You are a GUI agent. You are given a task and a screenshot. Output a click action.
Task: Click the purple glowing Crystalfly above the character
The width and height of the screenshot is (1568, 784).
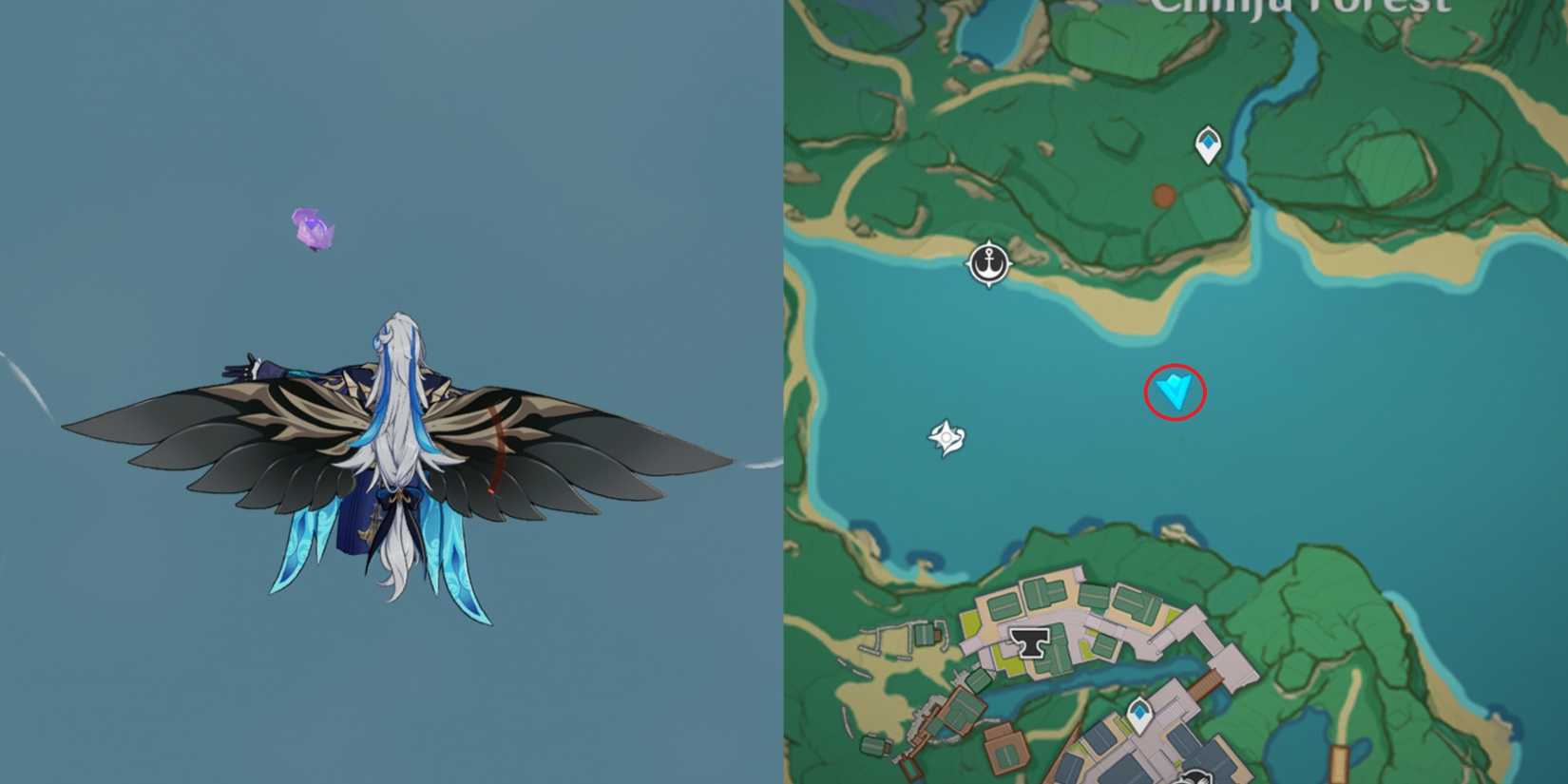click(x=312, y=228)
